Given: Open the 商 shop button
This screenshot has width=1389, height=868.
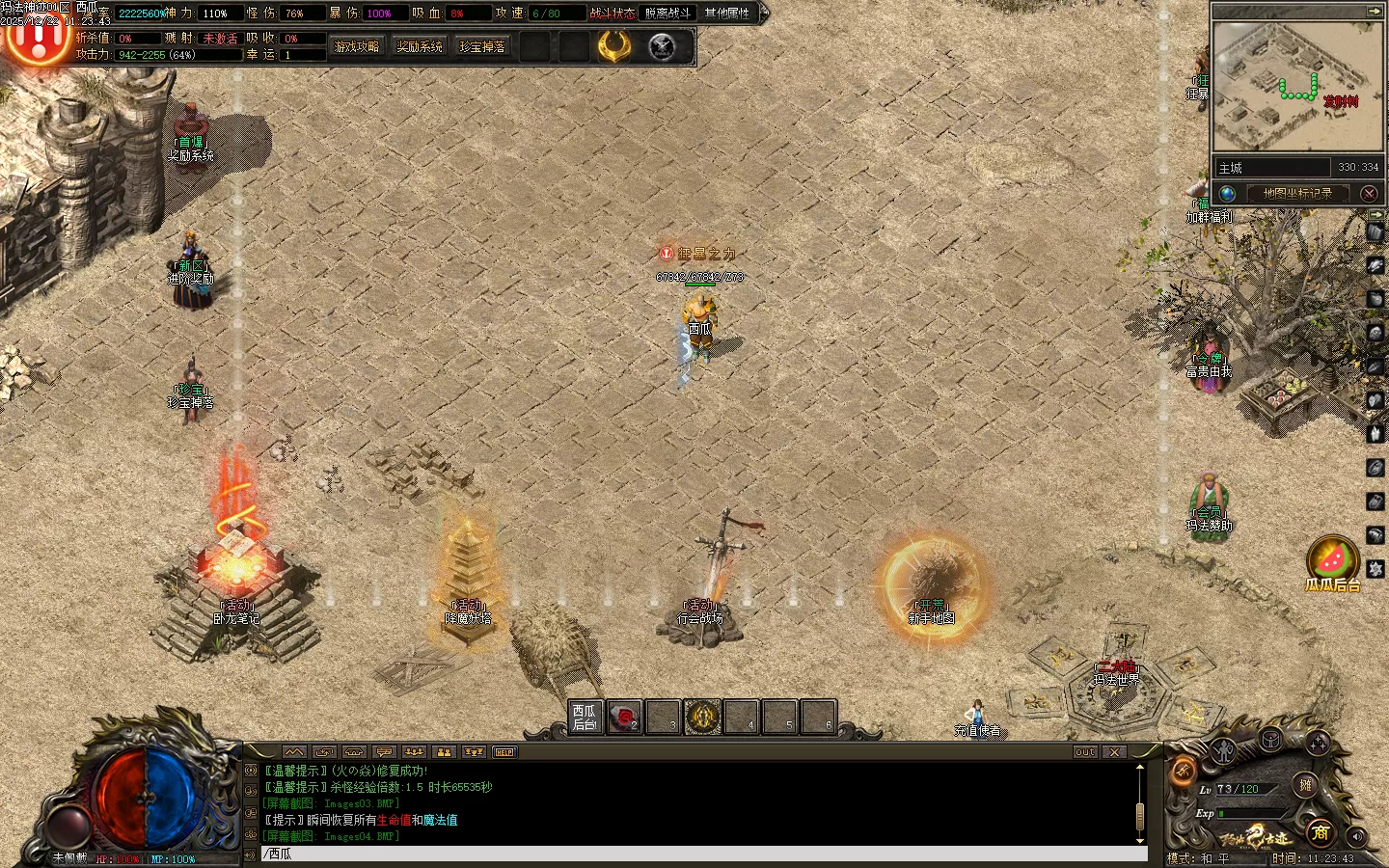Looking at the screenshot, I should point(1320,831).
